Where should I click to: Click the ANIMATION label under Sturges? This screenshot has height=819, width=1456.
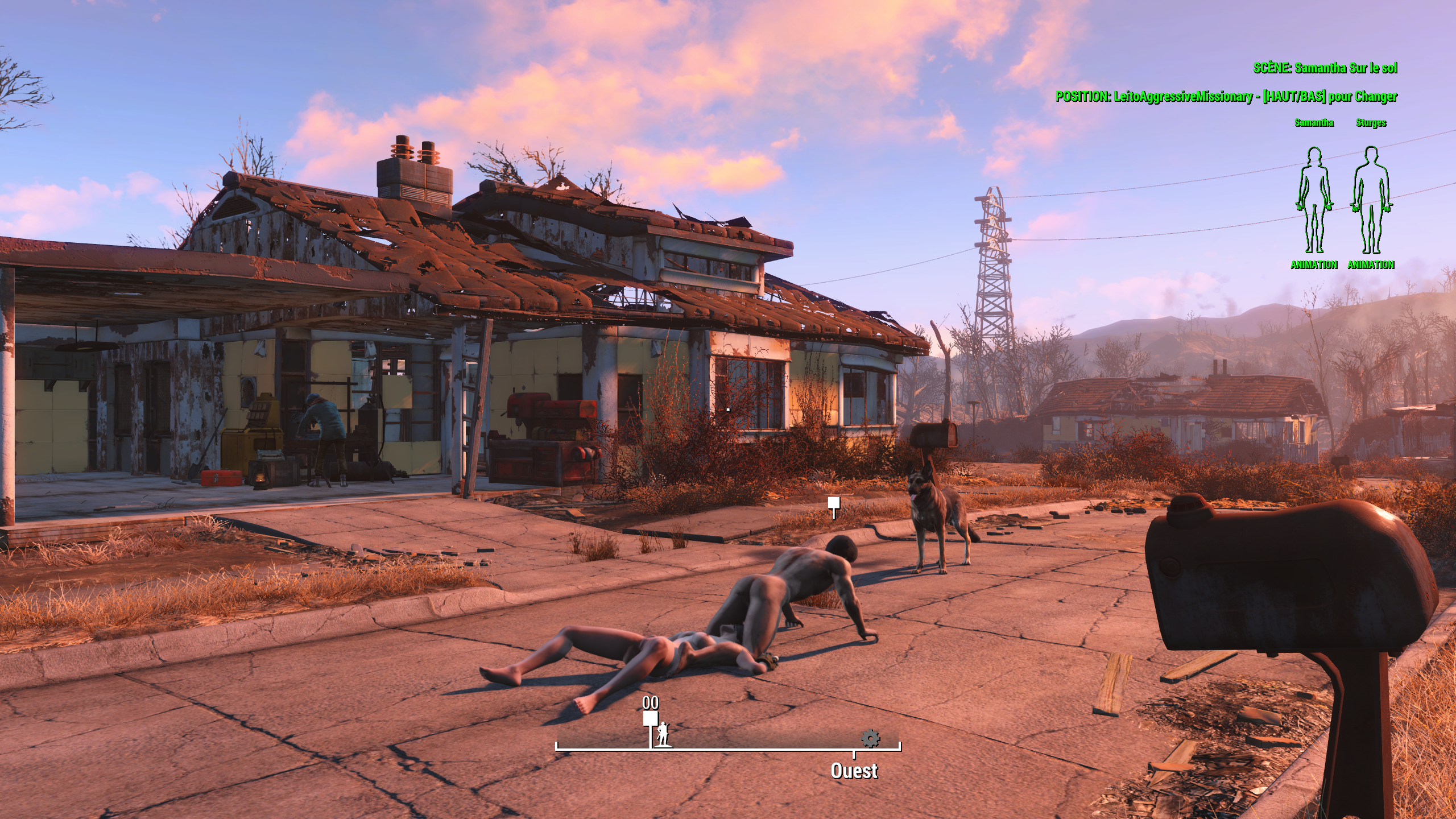1371,264
